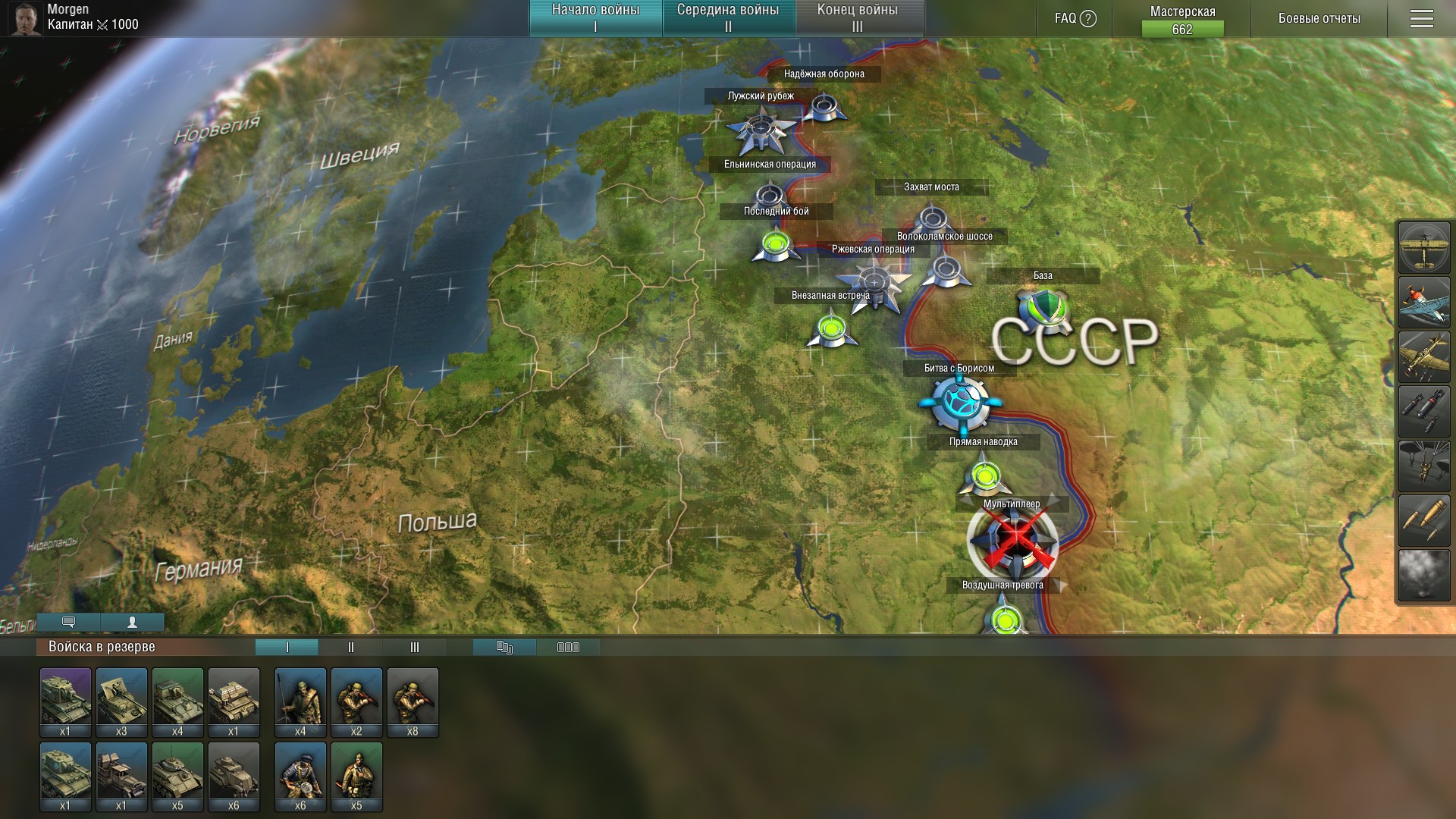Select the Мультиплеер crossed rifles marker
1456x819 pixels.
click(x=1013, y=541)
